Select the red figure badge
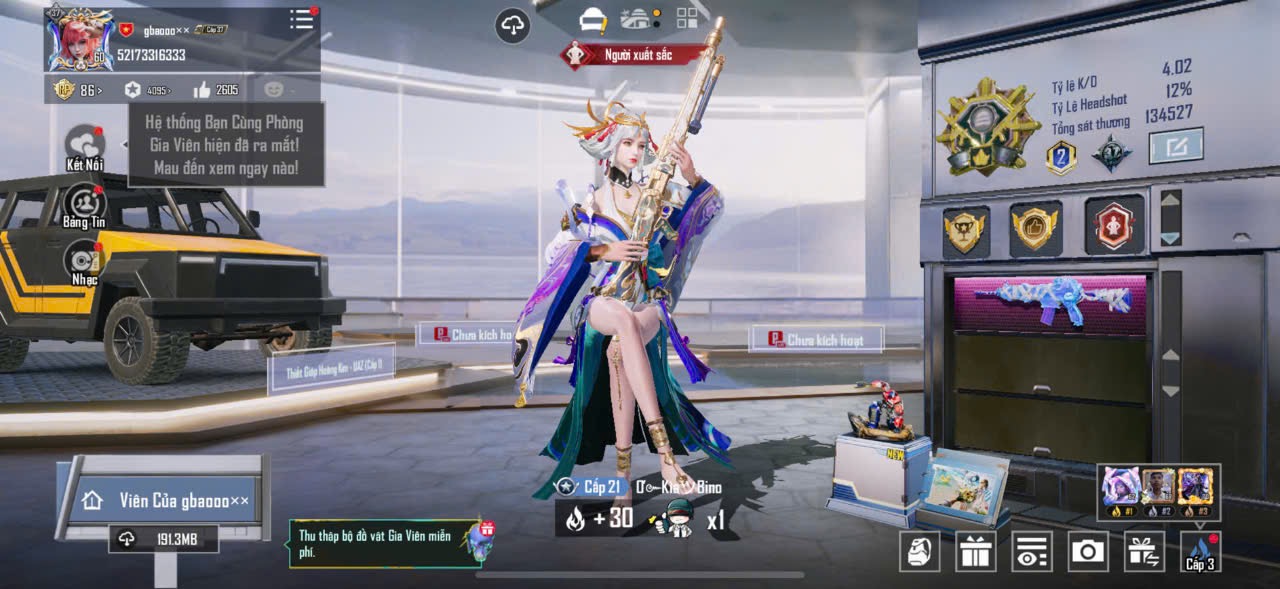The width and height of the screenshot is (1280, 589). 1113,226
